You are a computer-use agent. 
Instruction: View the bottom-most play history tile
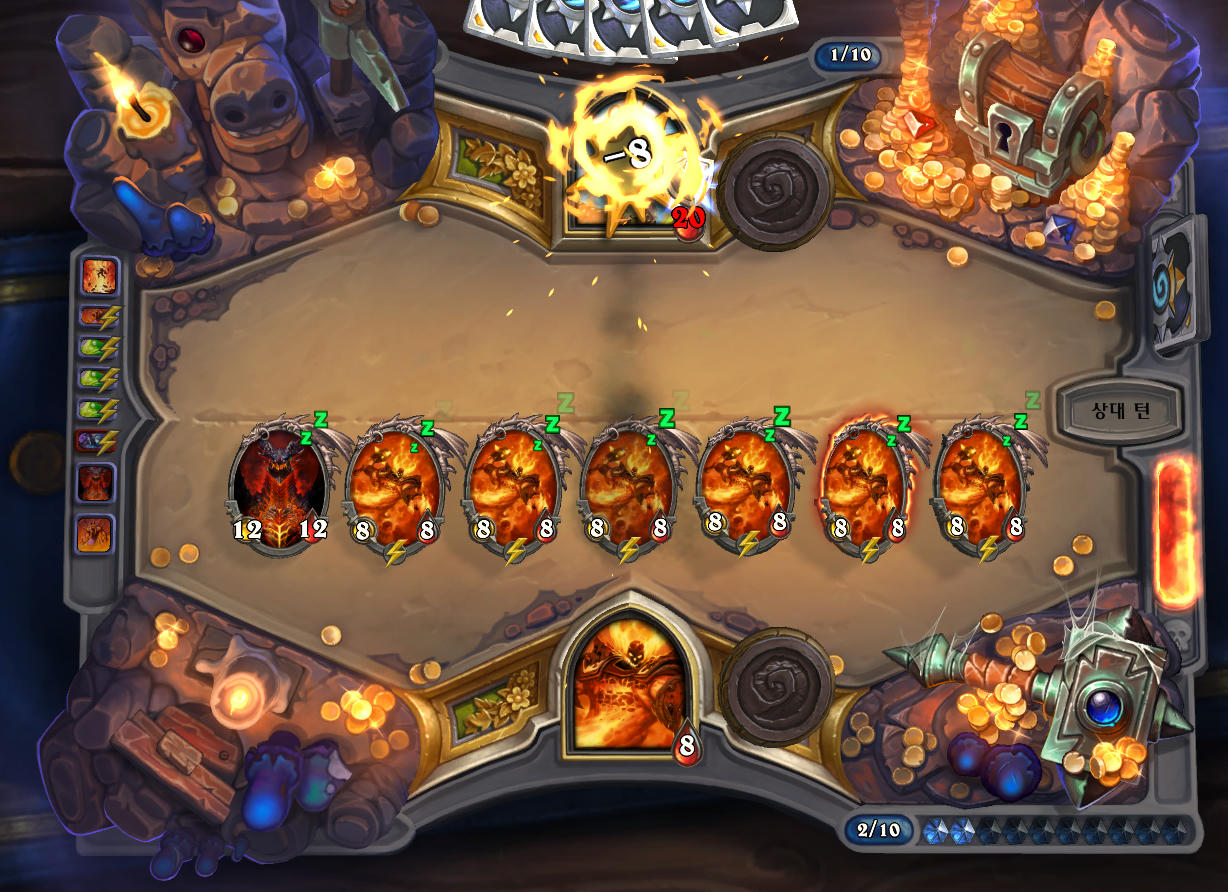(96, 535)
